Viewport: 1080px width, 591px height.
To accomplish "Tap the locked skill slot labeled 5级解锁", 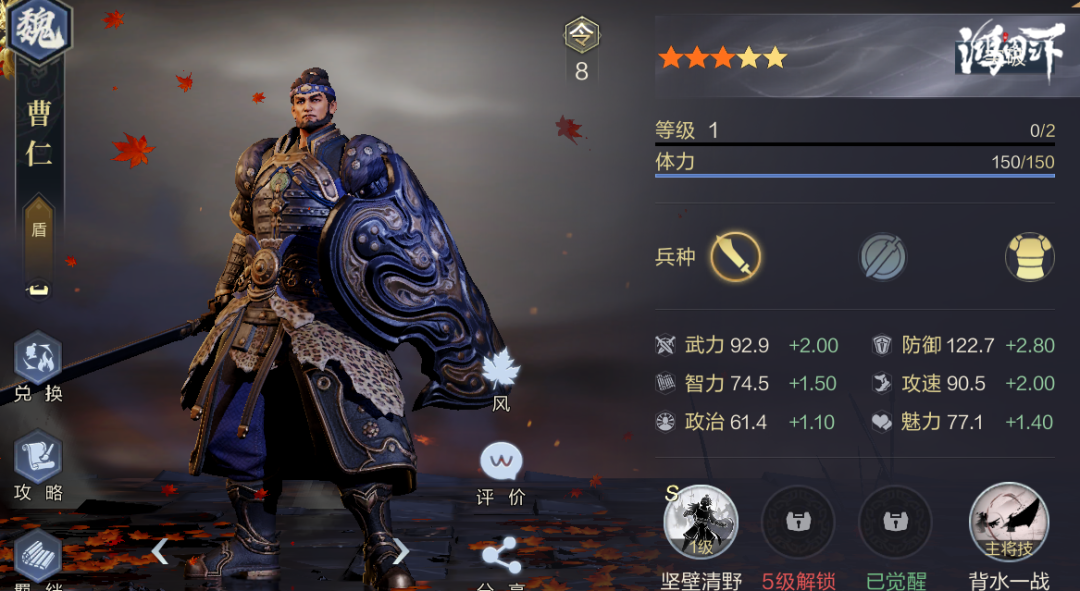I will click(x=798, y=523).
